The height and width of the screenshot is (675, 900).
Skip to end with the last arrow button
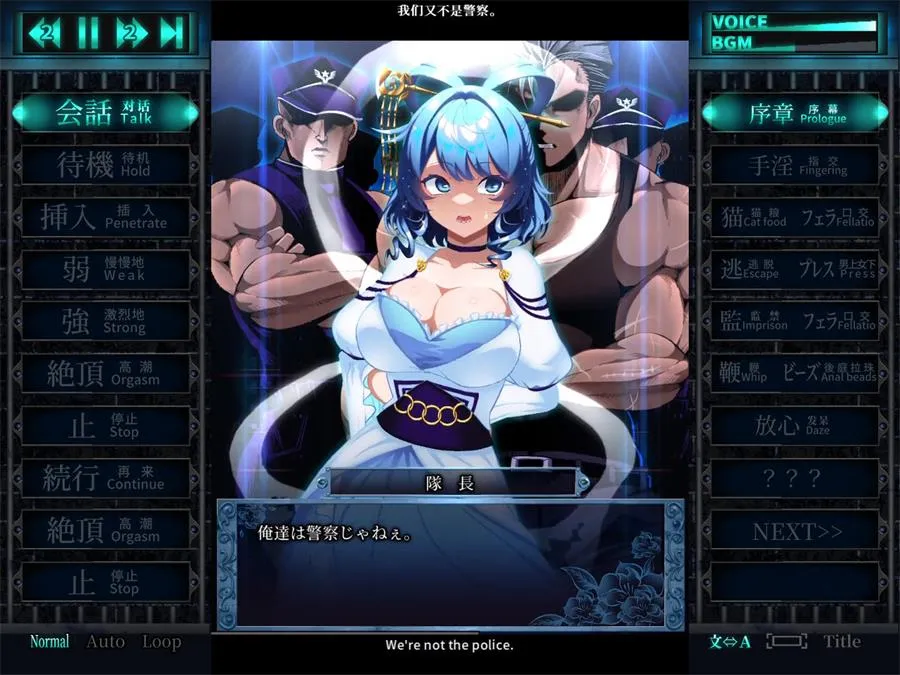[x=171, y=33]
